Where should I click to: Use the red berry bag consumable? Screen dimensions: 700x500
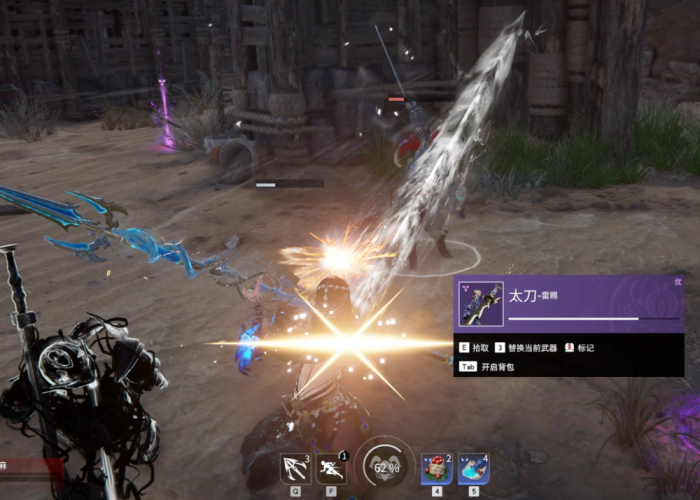coord(436,468)
